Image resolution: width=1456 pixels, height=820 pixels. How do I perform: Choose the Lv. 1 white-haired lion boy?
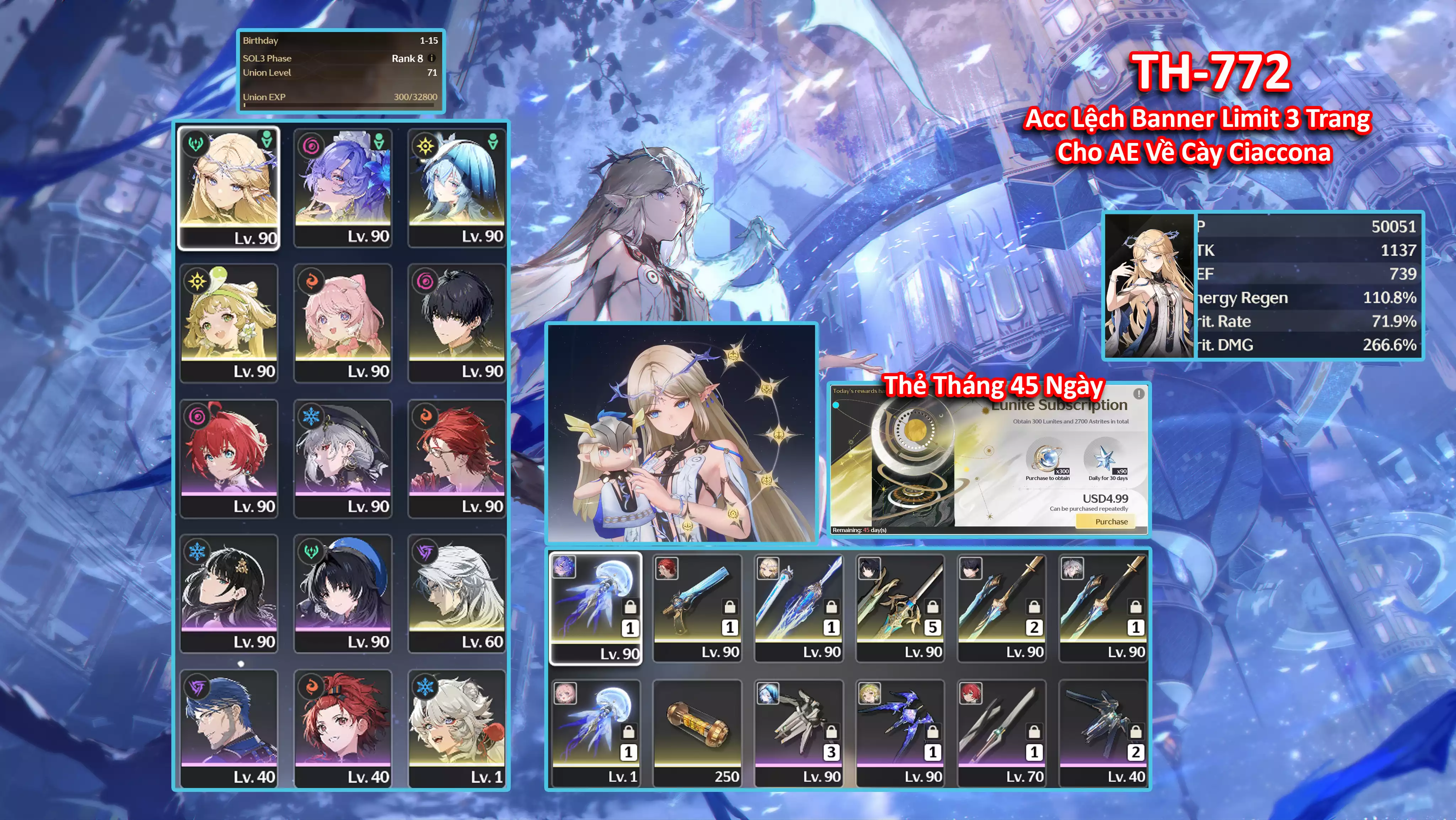(x=456, y=728)
